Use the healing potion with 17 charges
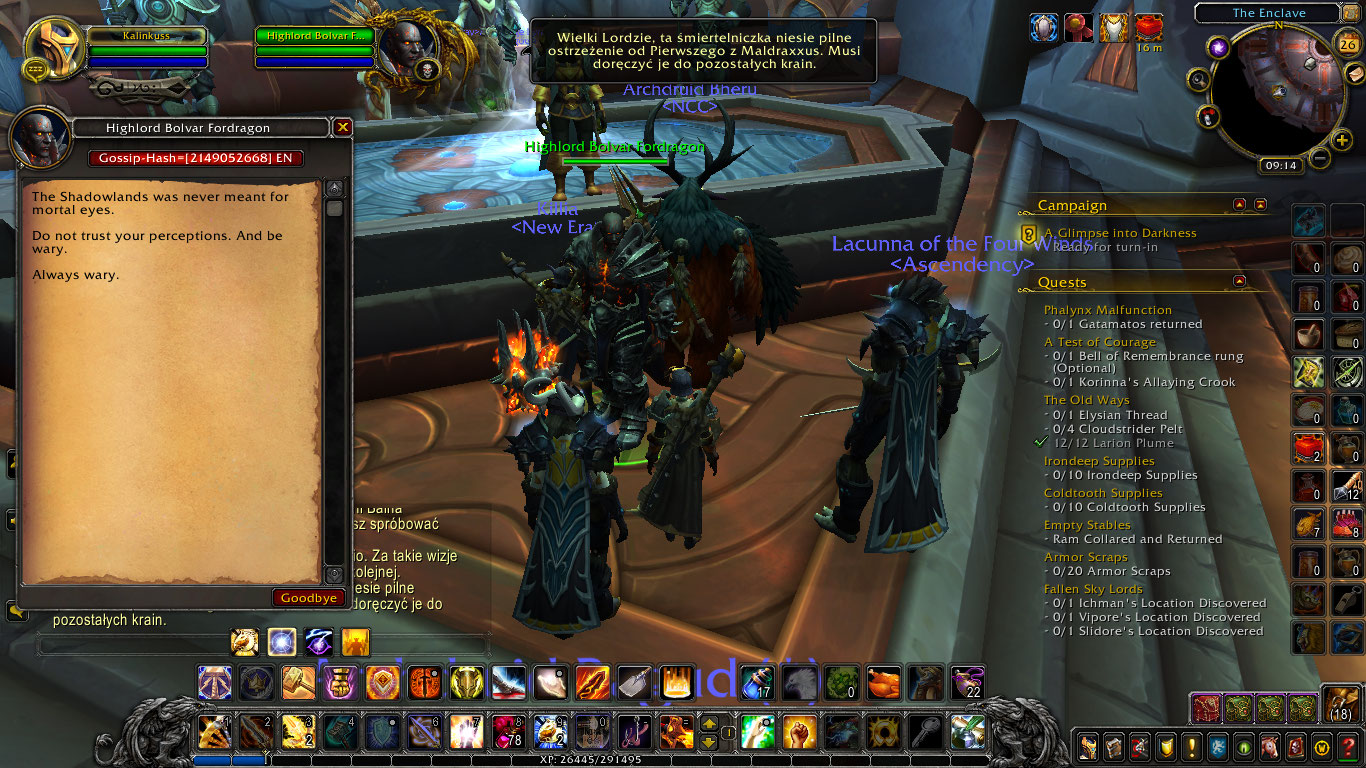The image size is (1366, 768). coord(757,684)
